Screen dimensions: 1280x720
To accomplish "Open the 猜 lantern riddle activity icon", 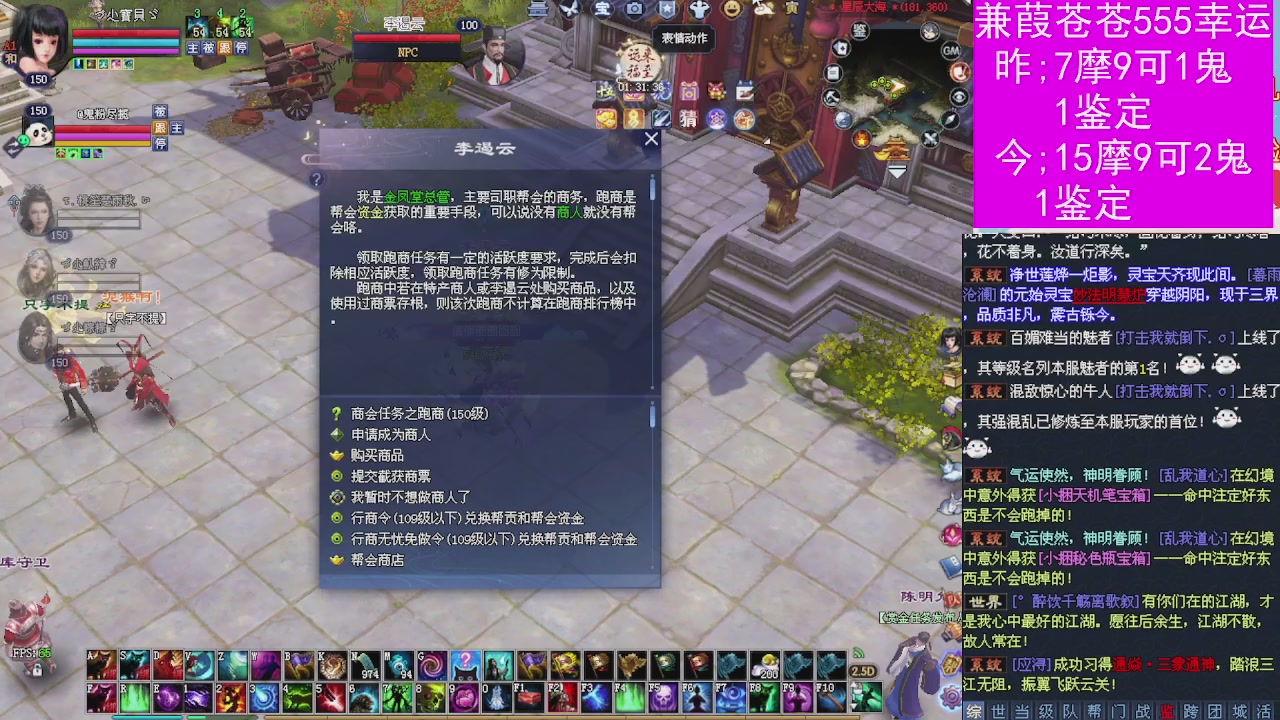I will [687, 119].
